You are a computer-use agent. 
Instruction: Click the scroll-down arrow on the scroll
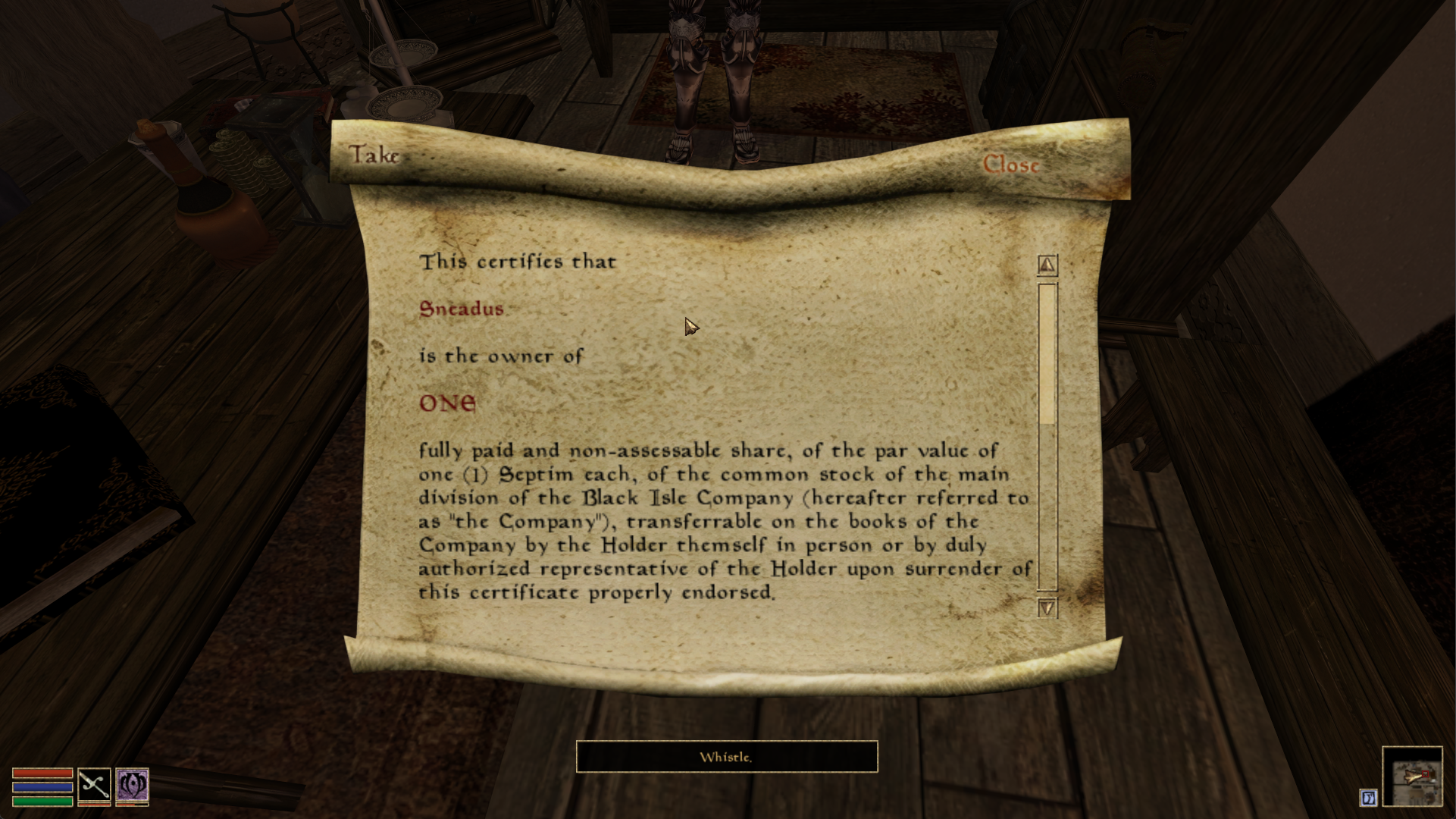(1047, 607)
